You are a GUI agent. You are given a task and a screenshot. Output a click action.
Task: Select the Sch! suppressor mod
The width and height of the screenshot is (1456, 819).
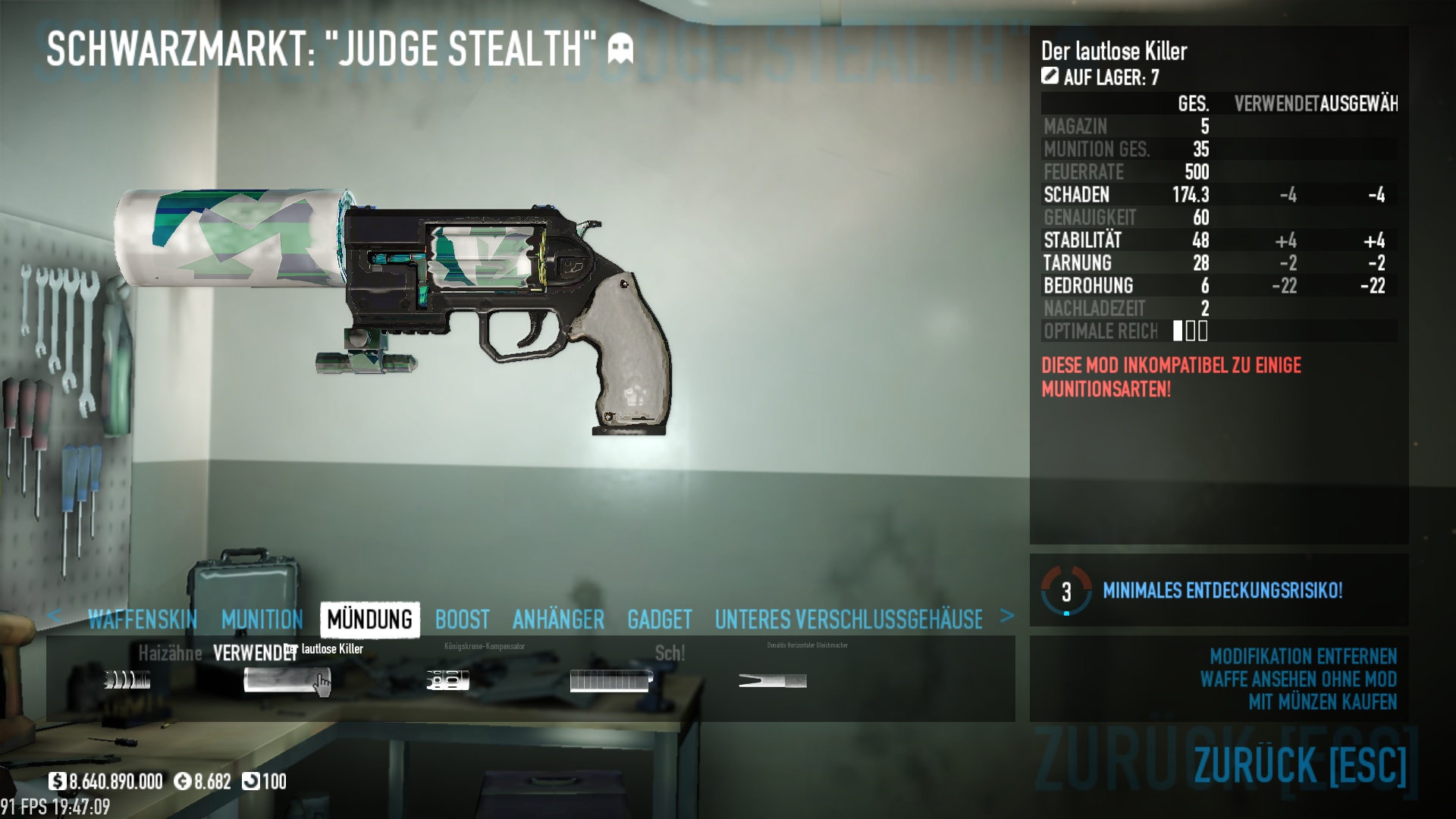click(x=610, y=679)
